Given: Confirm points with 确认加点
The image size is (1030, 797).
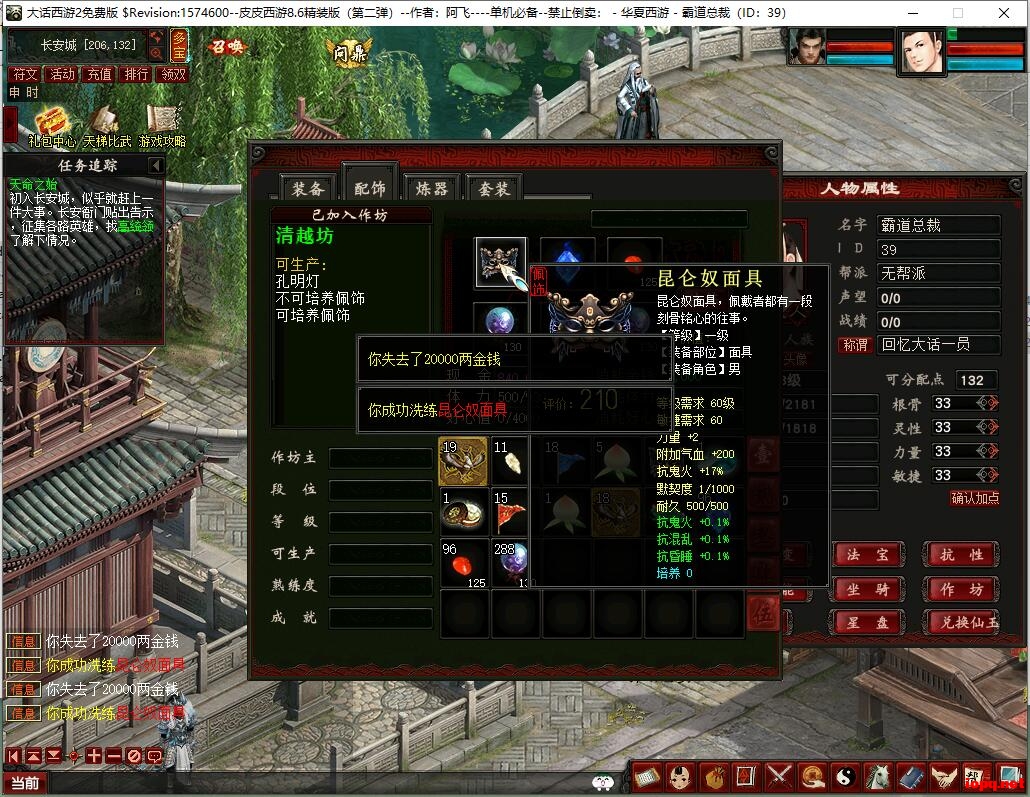Looking at the screenshot, I should click(974, 498).
